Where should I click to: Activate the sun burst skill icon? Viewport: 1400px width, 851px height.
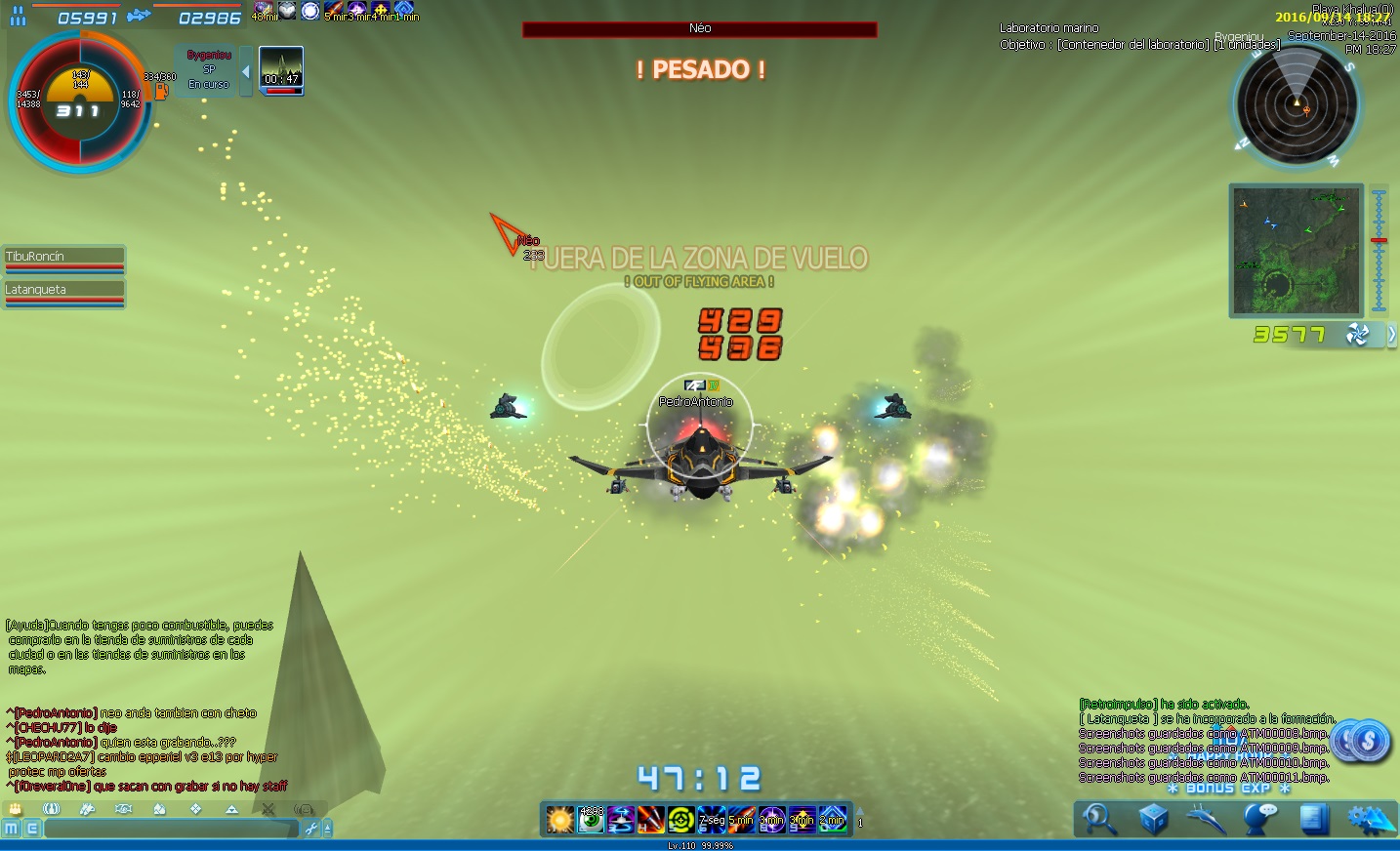(560, 820)
